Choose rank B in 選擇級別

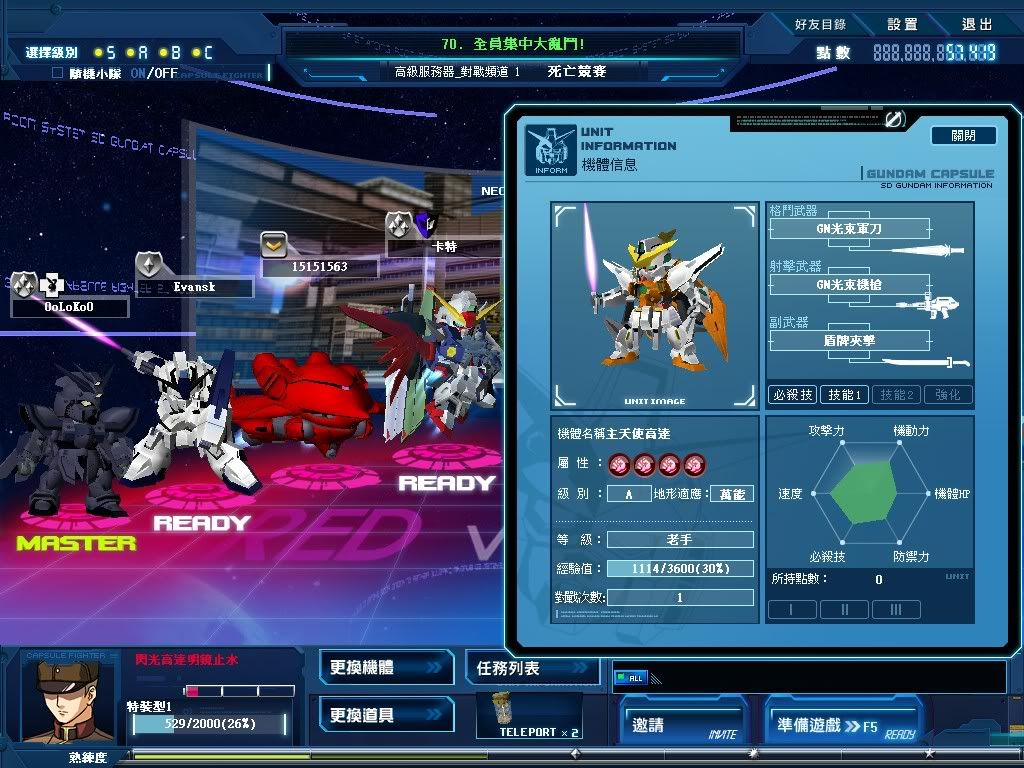coord(170,52)
